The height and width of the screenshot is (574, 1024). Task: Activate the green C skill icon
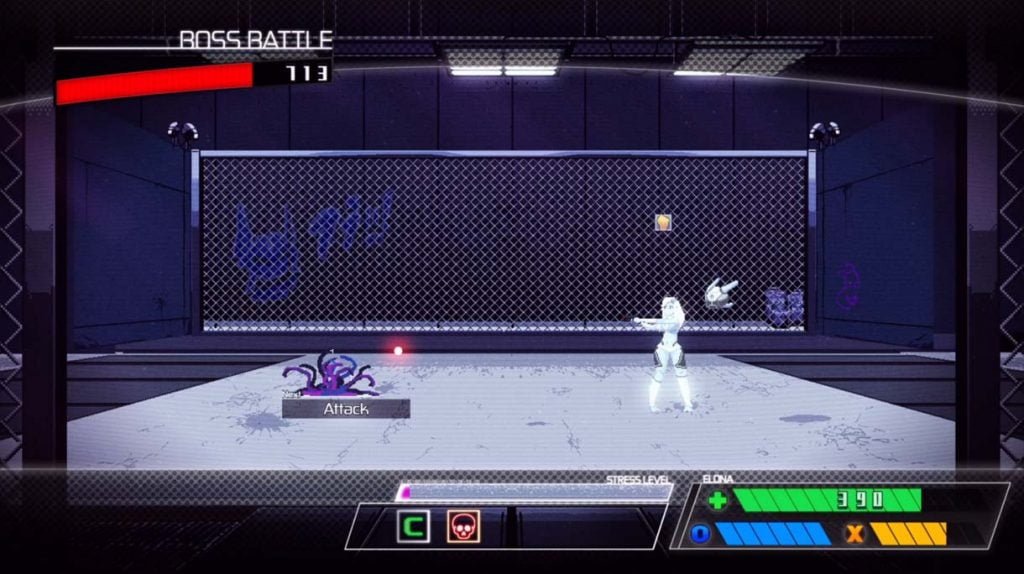coord(412,526)
